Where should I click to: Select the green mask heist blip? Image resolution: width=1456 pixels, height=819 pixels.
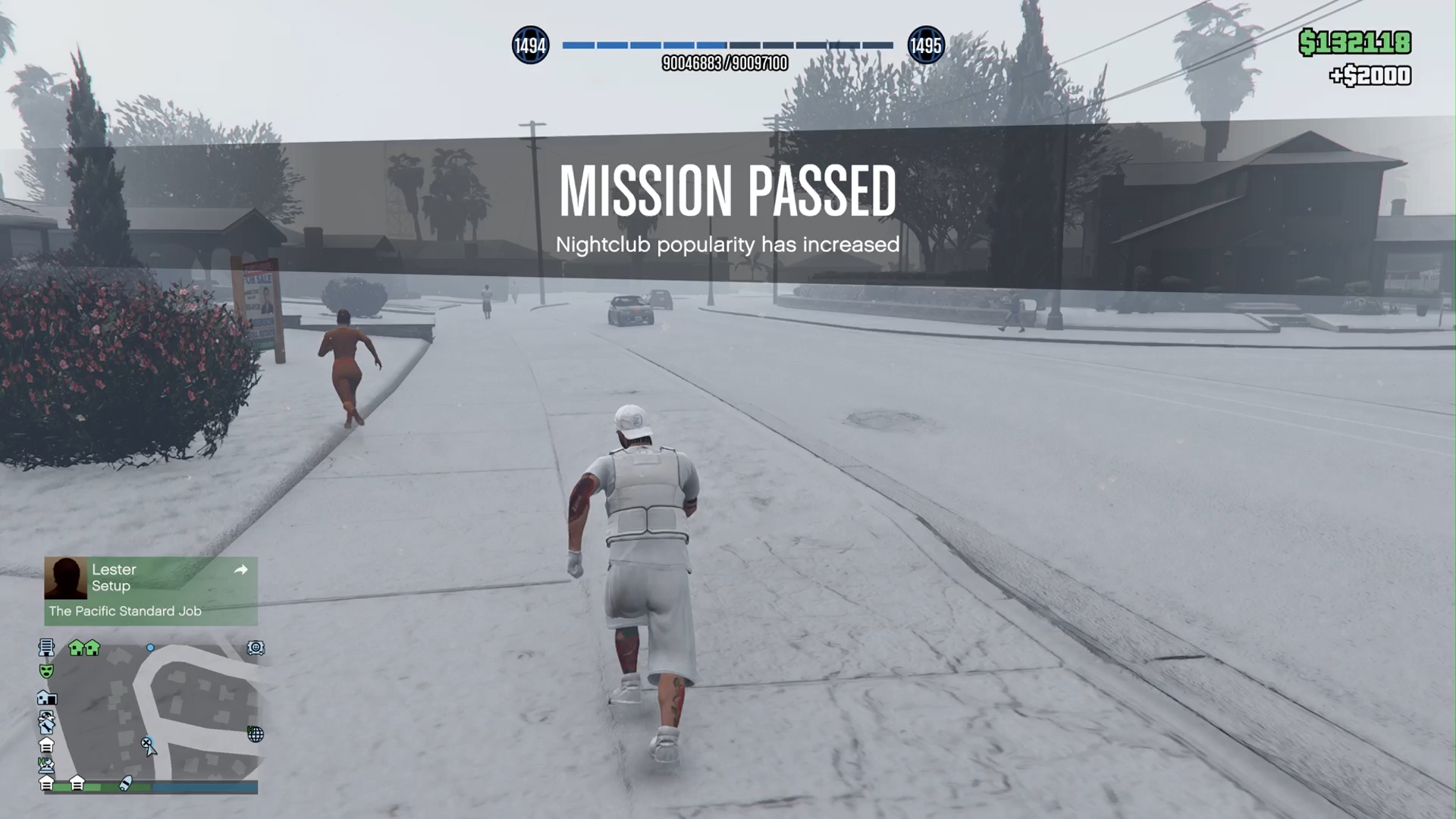pyautogui.click(x=46, y=672)
